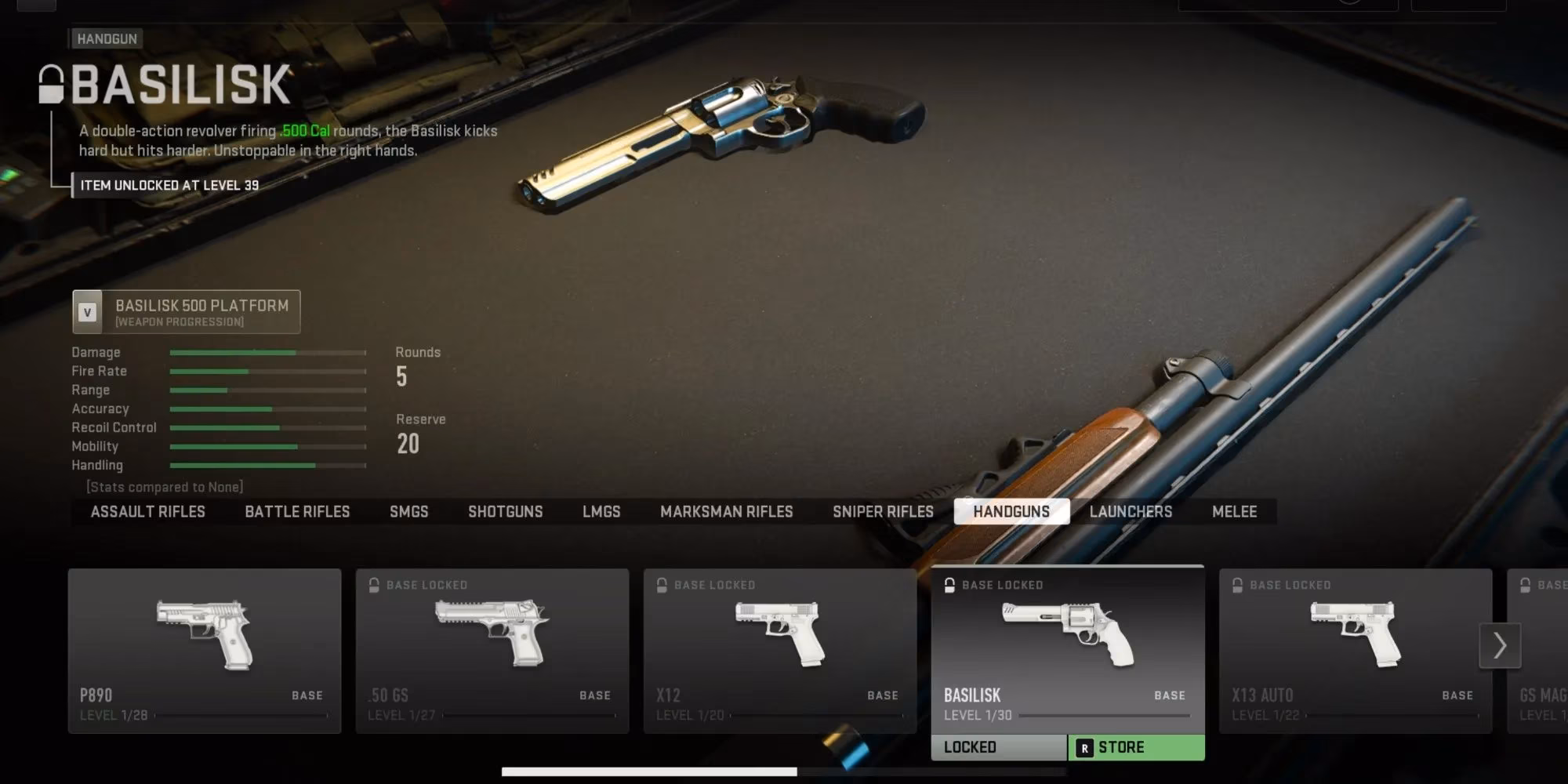Switch to the Assault Rifles tab
Image resolution: width=1568 pixels, height=784 pixels.
pos(147,512)
